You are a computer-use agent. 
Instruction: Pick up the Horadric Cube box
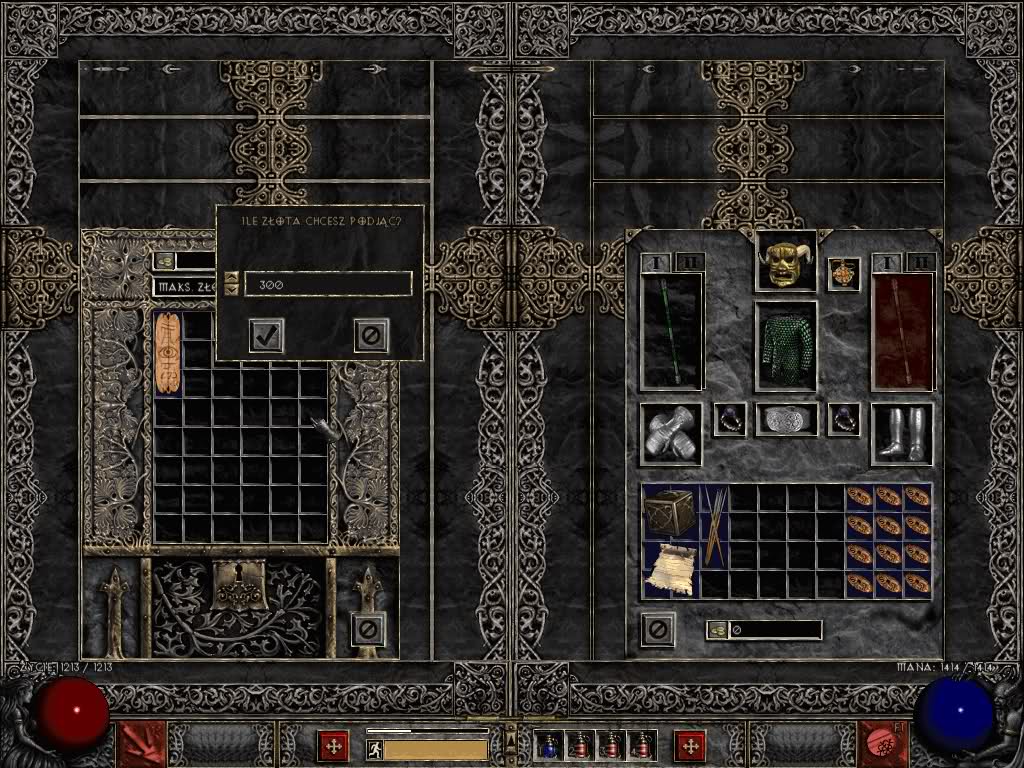tap(670, 513)
